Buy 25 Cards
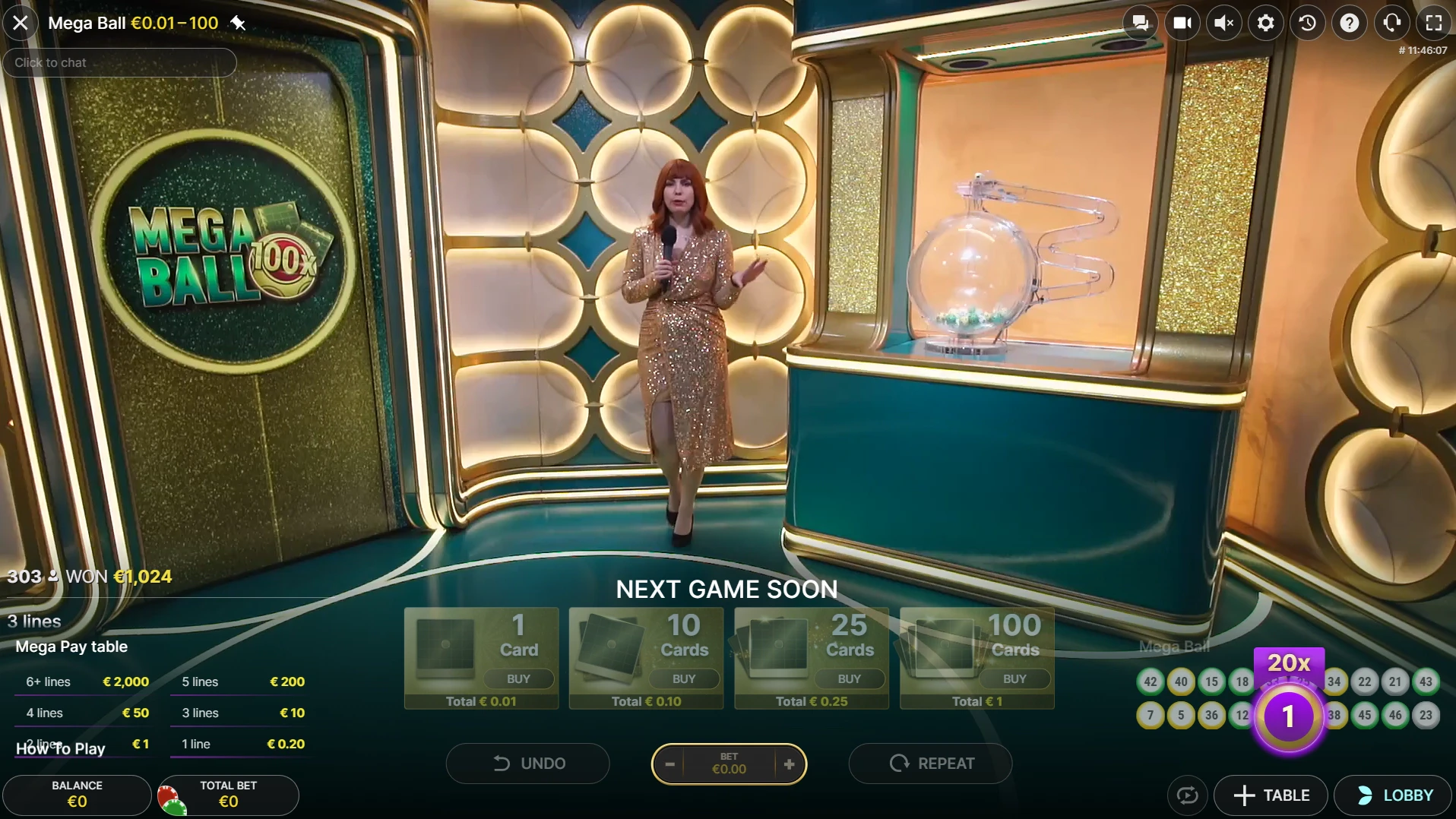Viewport: 1456px width, 819px height. click(x=849, y=678)
